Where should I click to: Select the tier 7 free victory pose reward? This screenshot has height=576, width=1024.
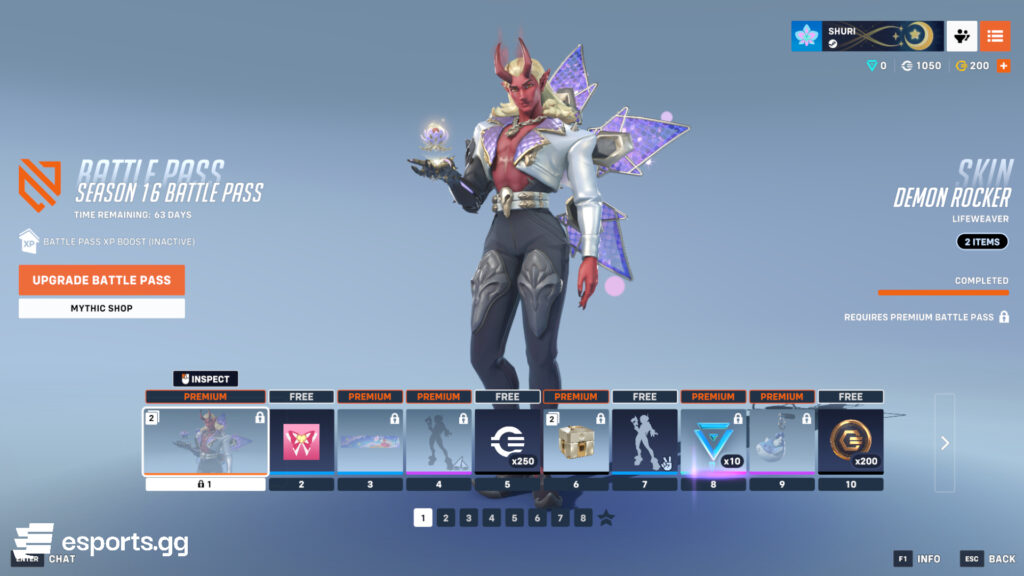(x=644, y=441)
